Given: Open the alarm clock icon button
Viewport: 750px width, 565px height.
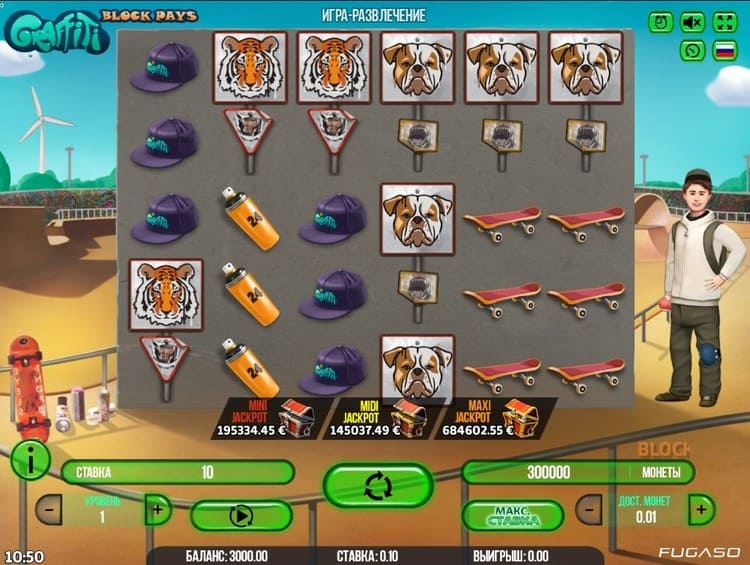Looking at the screenshot, I should point(661,21).
